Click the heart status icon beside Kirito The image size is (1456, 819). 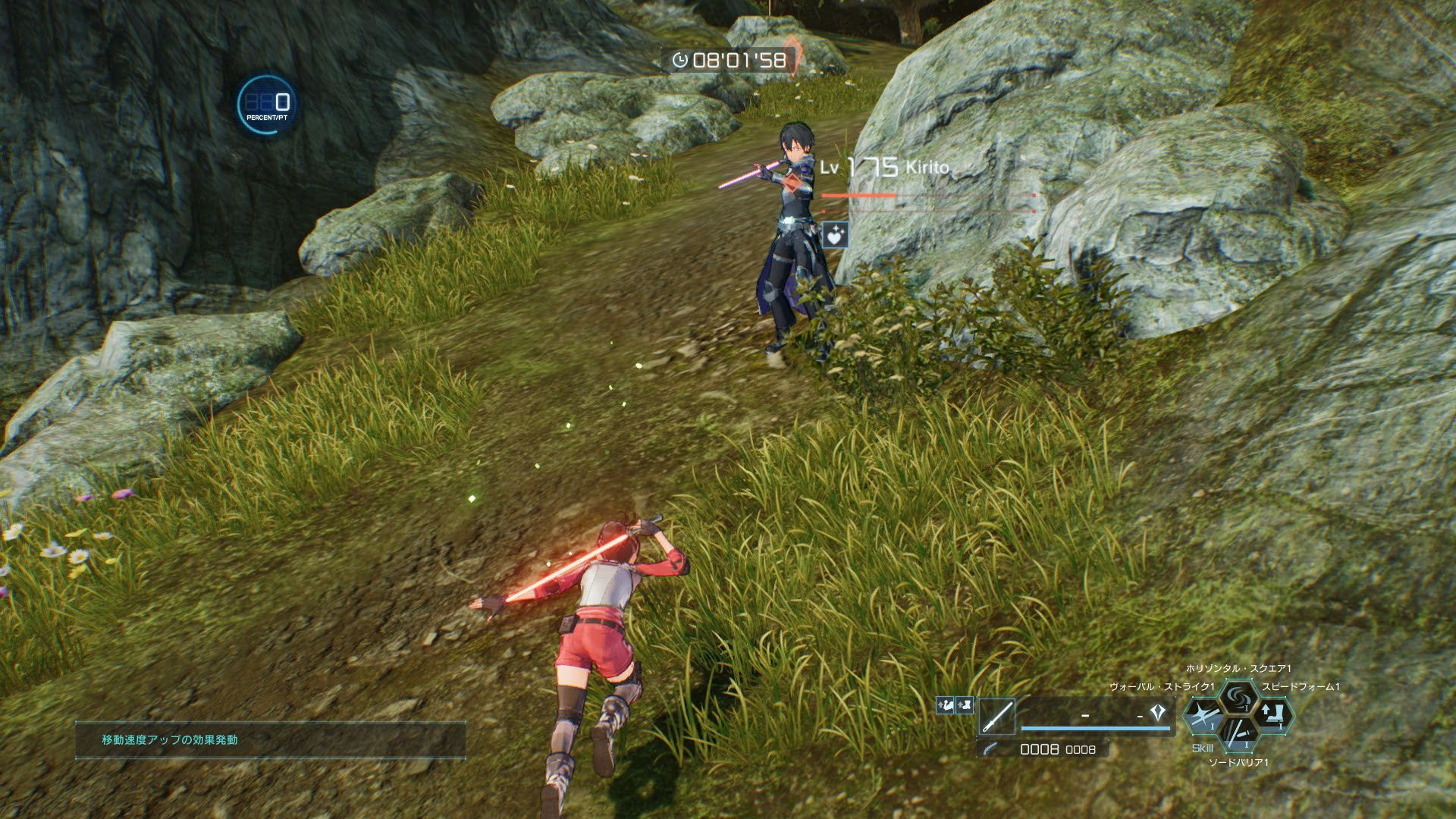click(x=836, y=234)
